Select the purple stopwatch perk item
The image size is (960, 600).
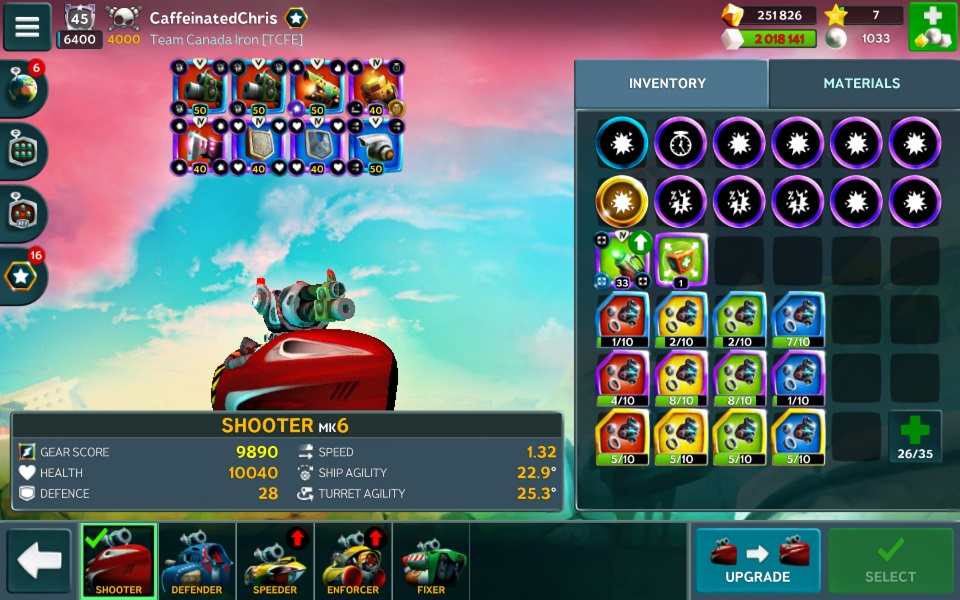pos(680,143)
